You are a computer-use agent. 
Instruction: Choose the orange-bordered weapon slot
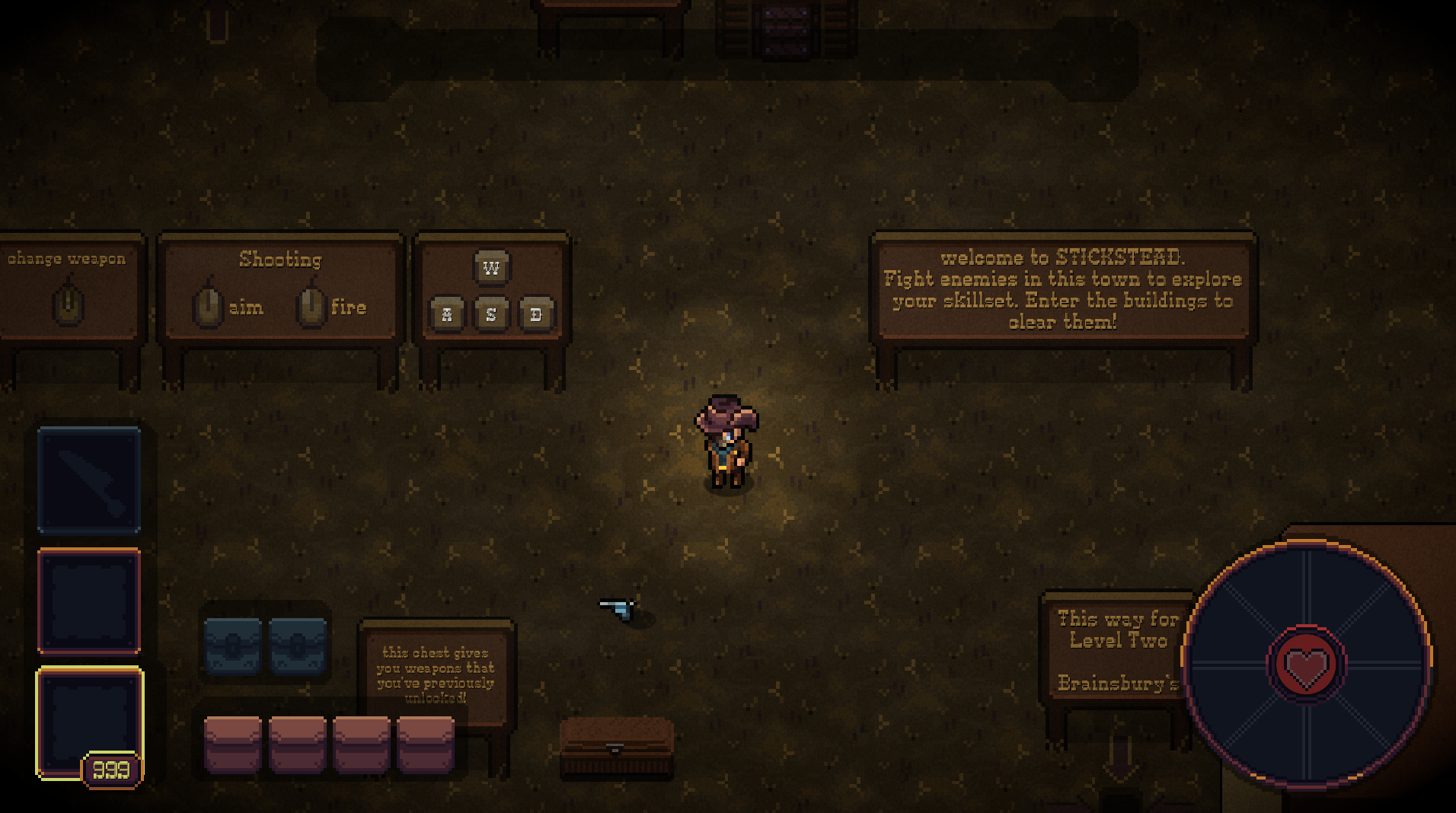point(89,601)
